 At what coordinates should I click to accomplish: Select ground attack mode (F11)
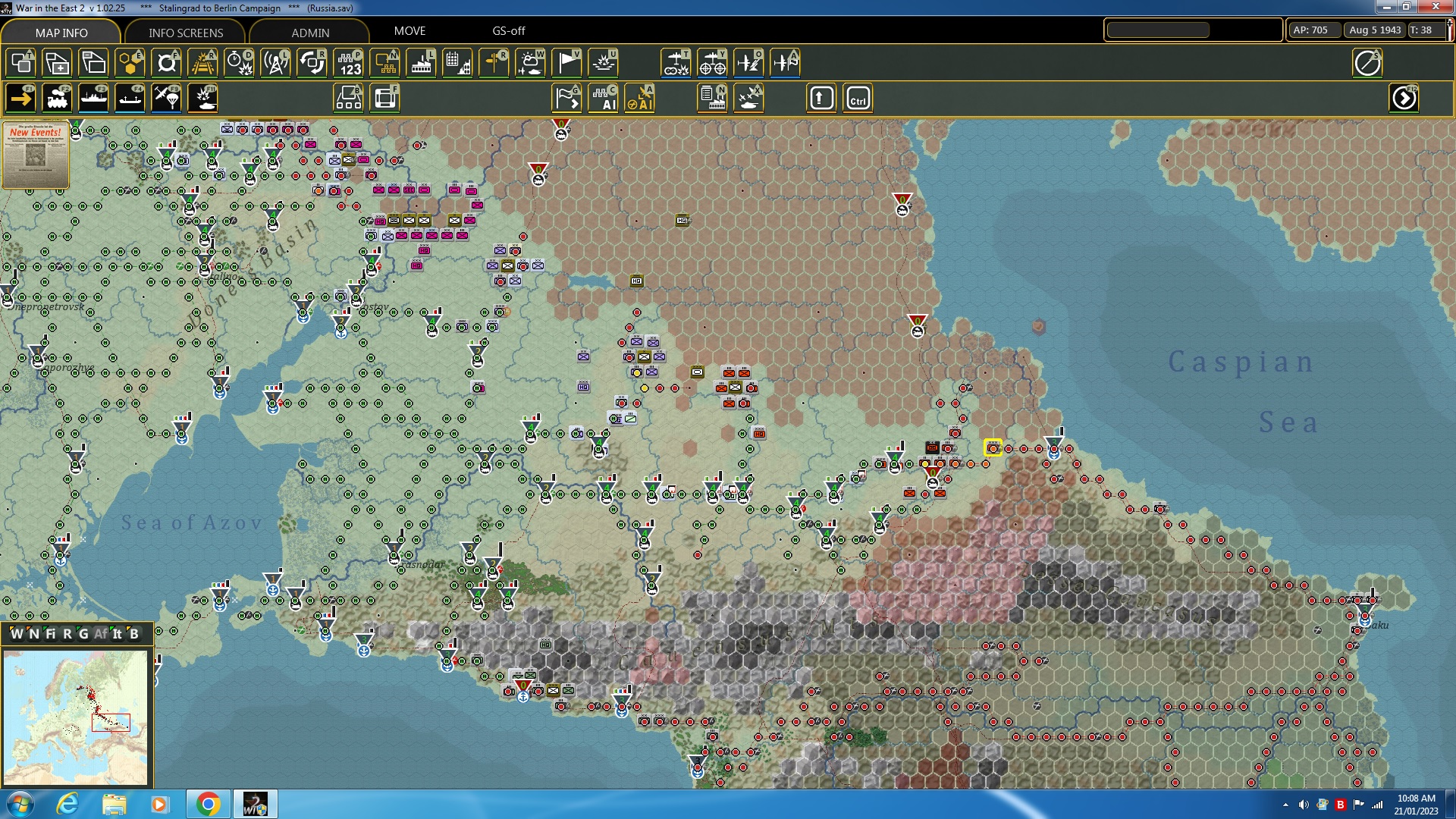click(202, 97)
